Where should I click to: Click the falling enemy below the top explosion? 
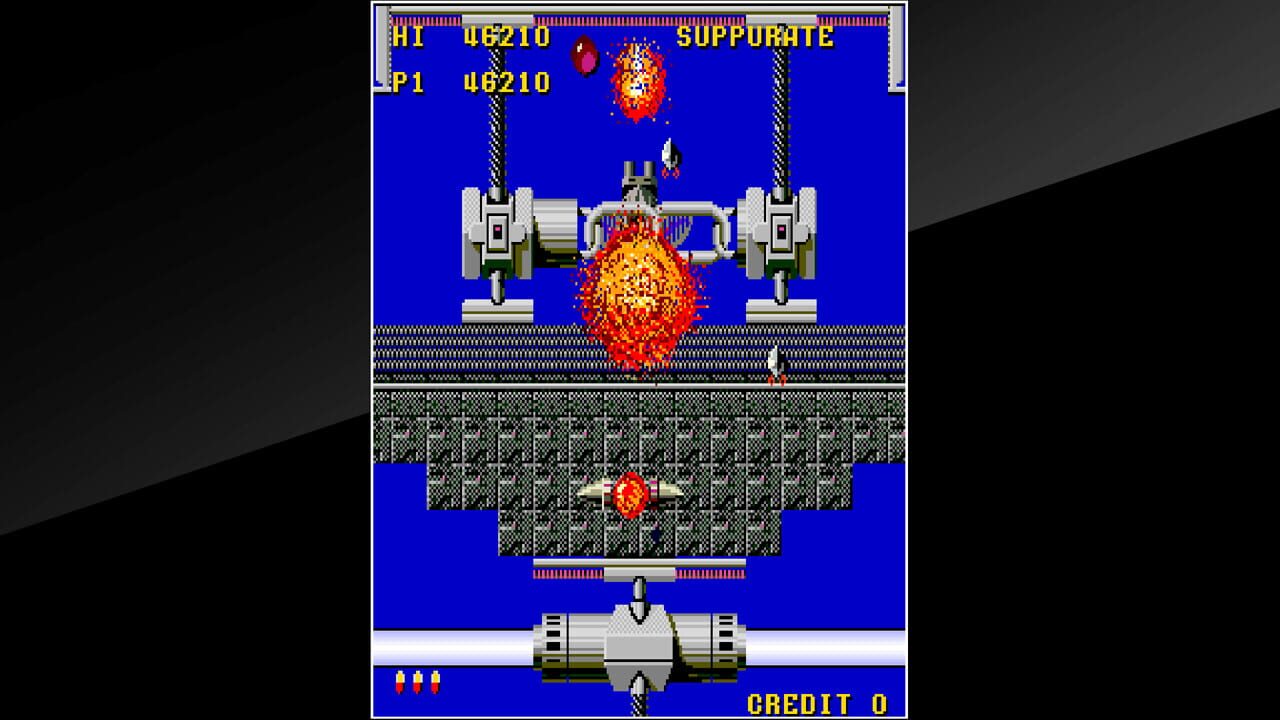coord(668,155)
